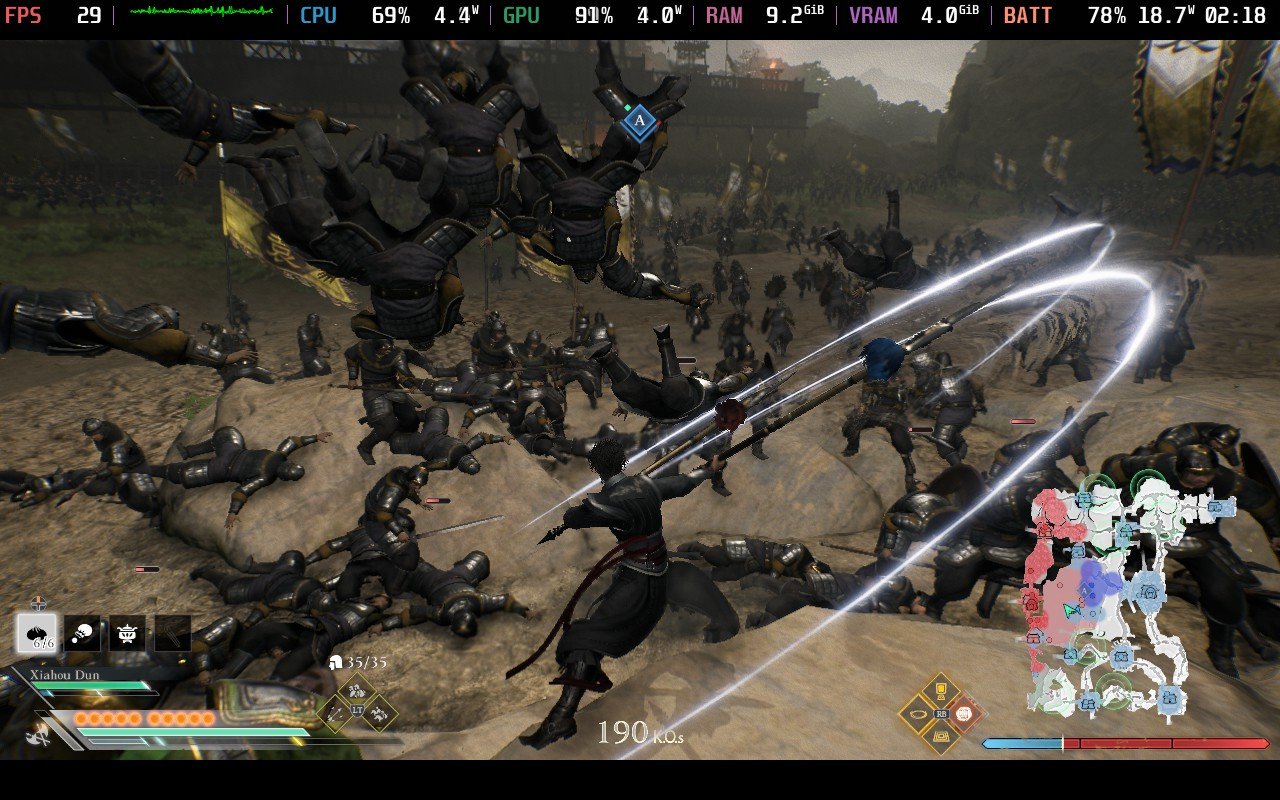Viewport: 1280px width, 800px height.
Task: Toggle the BATT indicator in overlay
Action: point(1028,15)
